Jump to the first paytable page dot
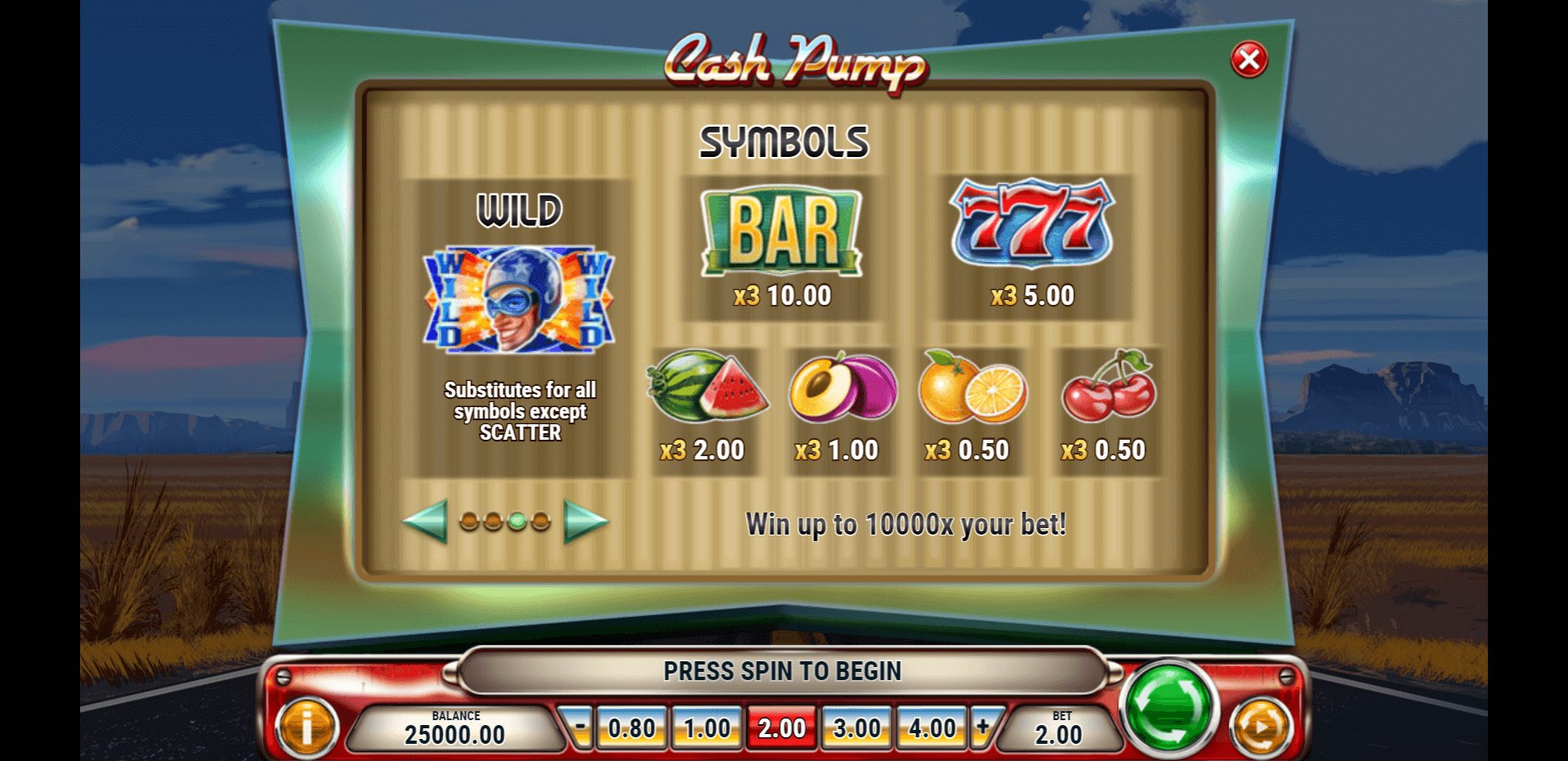 point(469,522)
